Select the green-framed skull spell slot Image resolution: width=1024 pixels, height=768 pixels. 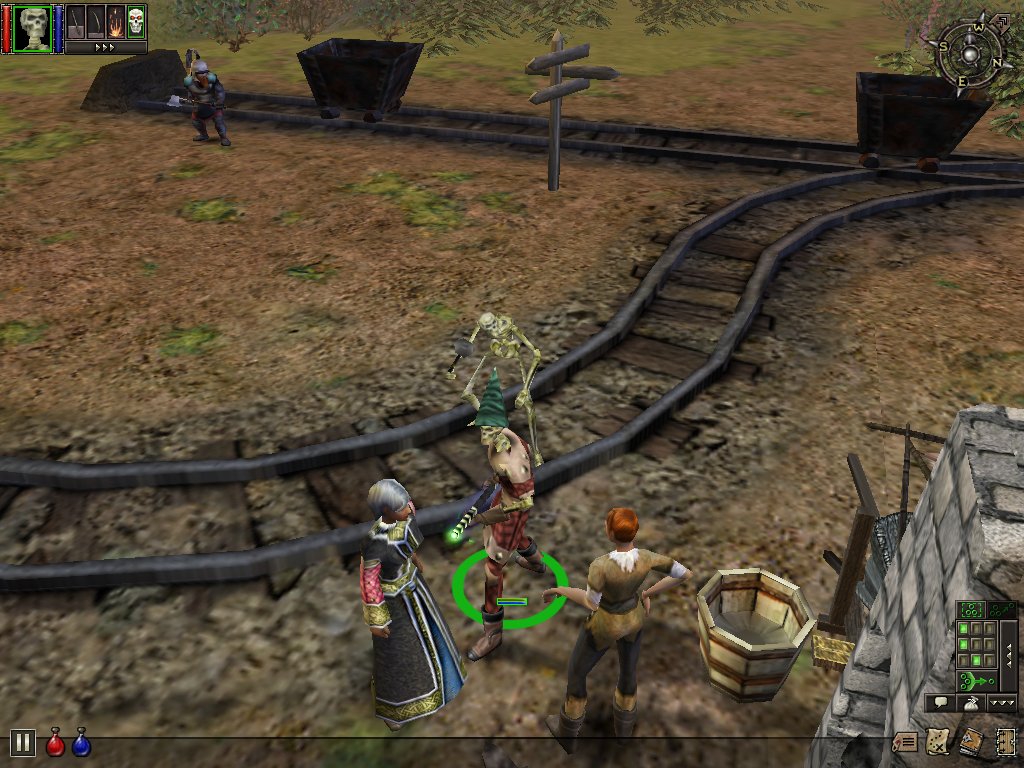(136, 20)
